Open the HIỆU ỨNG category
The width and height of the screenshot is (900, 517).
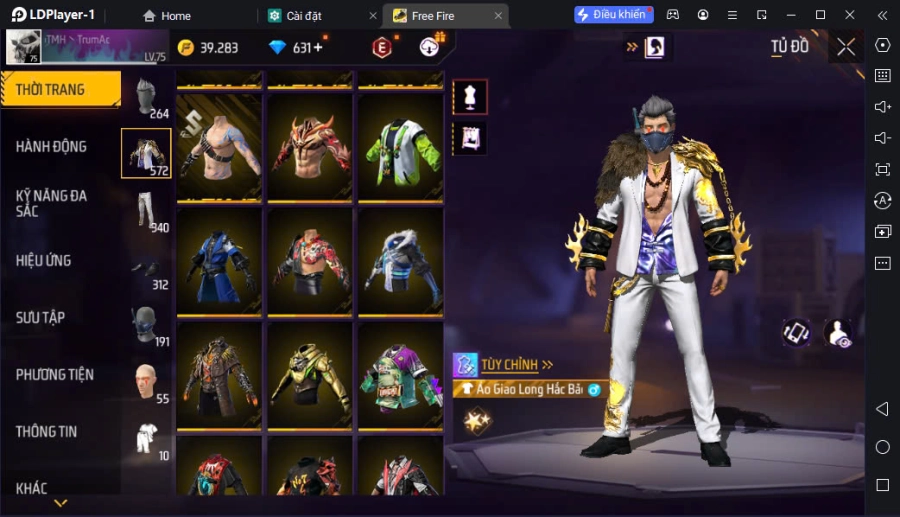tap(44, 261)
